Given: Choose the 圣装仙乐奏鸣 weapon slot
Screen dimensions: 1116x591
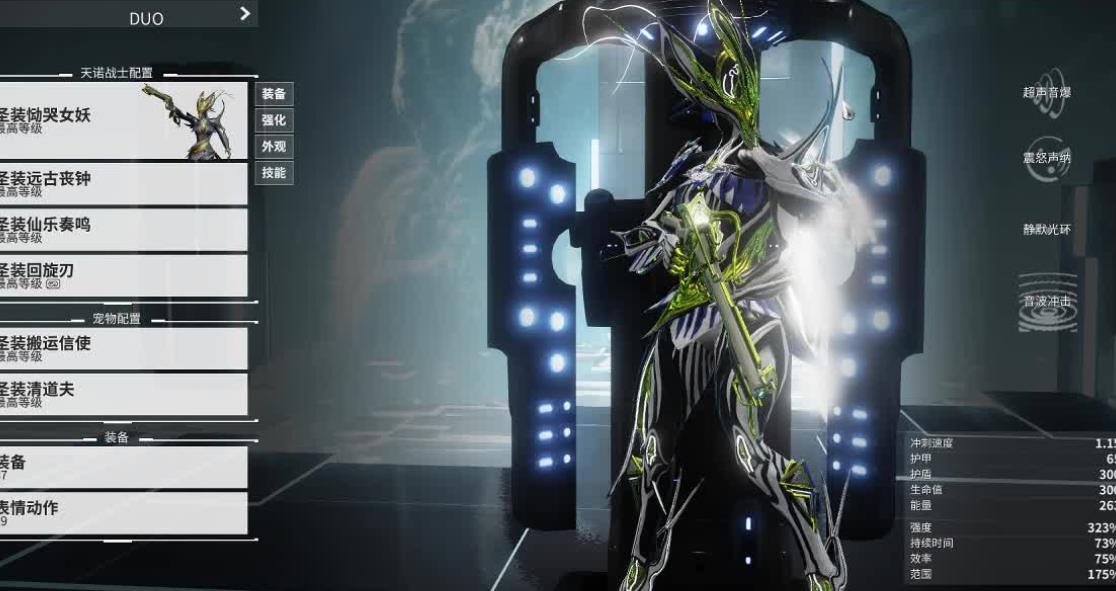Looking at the screenshot, I should (x=122, y=230).
